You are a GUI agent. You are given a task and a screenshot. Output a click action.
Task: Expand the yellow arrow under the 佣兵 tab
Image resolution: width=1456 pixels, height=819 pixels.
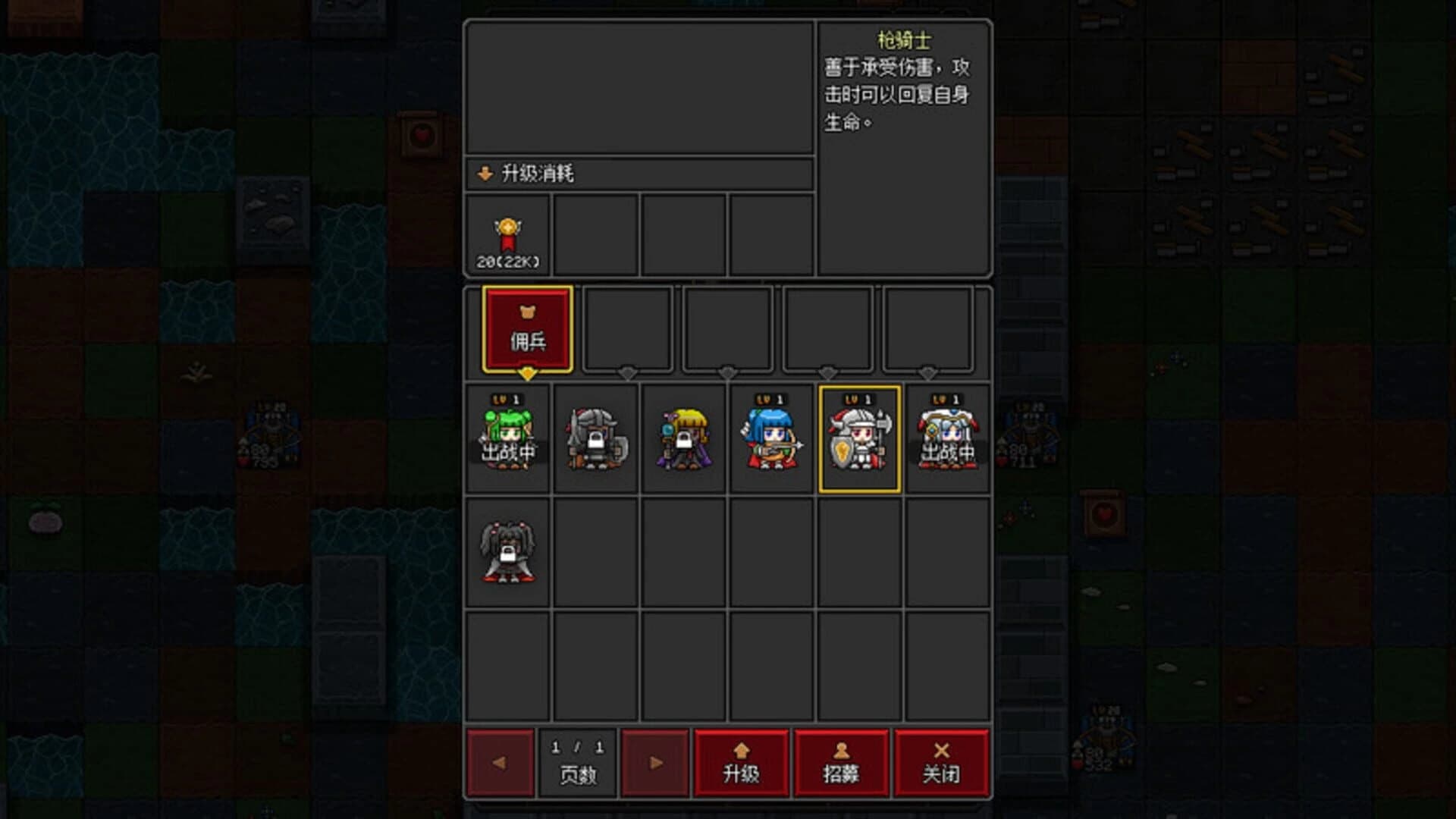pyautogui.click(x=529, y=373)
